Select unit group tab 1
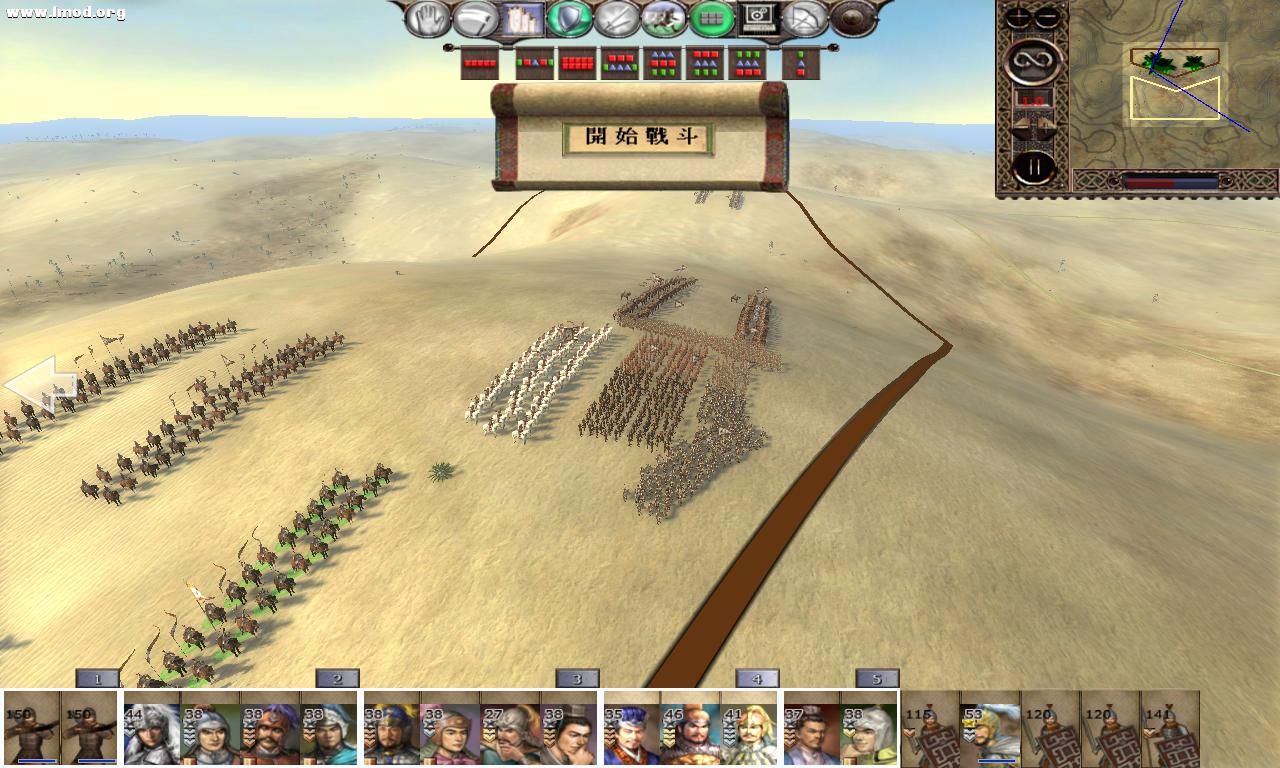The height and width of the screenshot is (768, 1280). 96,678
